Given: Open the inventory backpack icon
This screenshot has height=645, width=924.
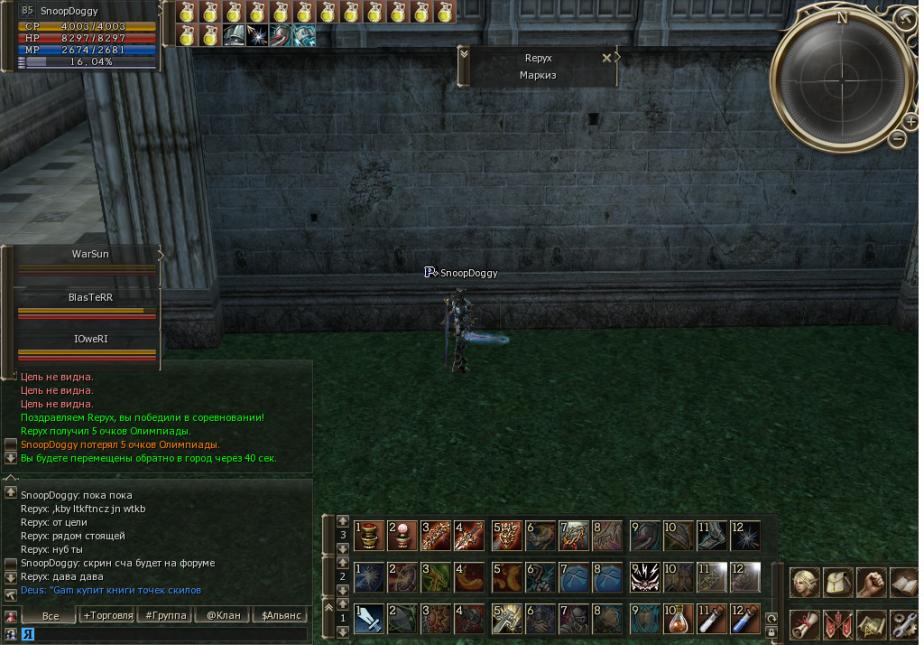Looking at the screenshot, I should tap(839, 582).
